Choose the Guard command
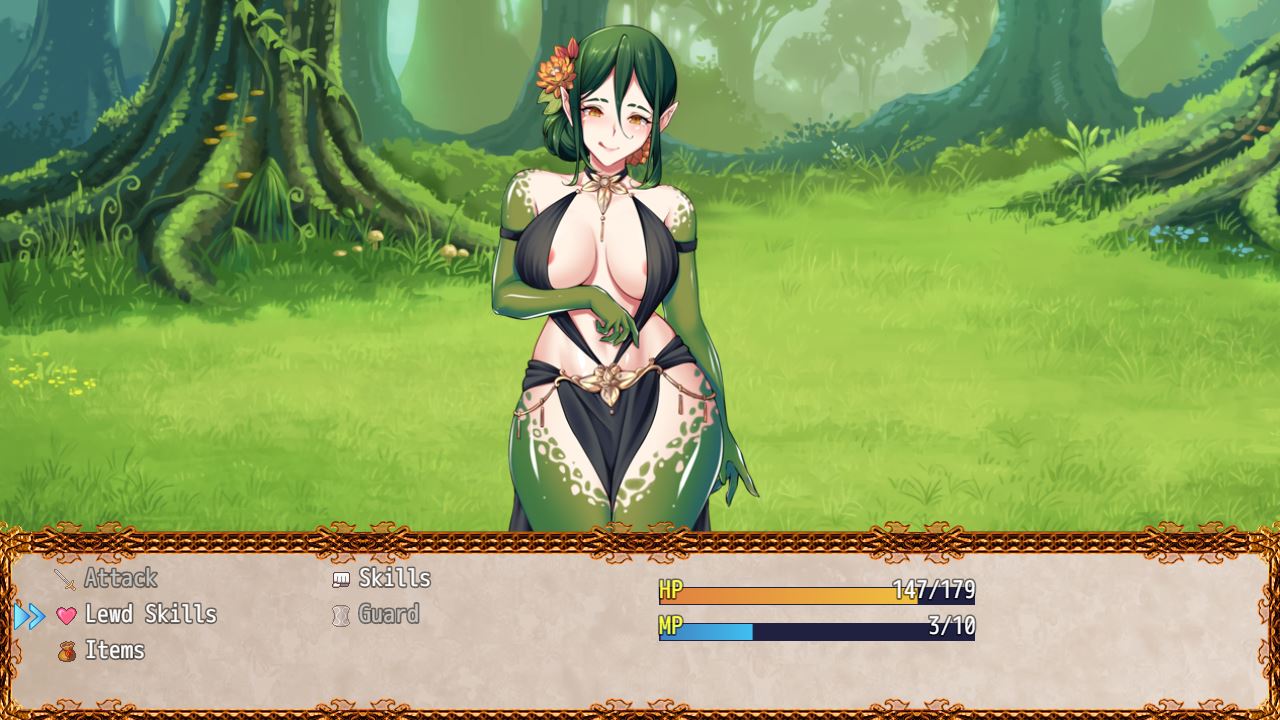 [388, 614]
